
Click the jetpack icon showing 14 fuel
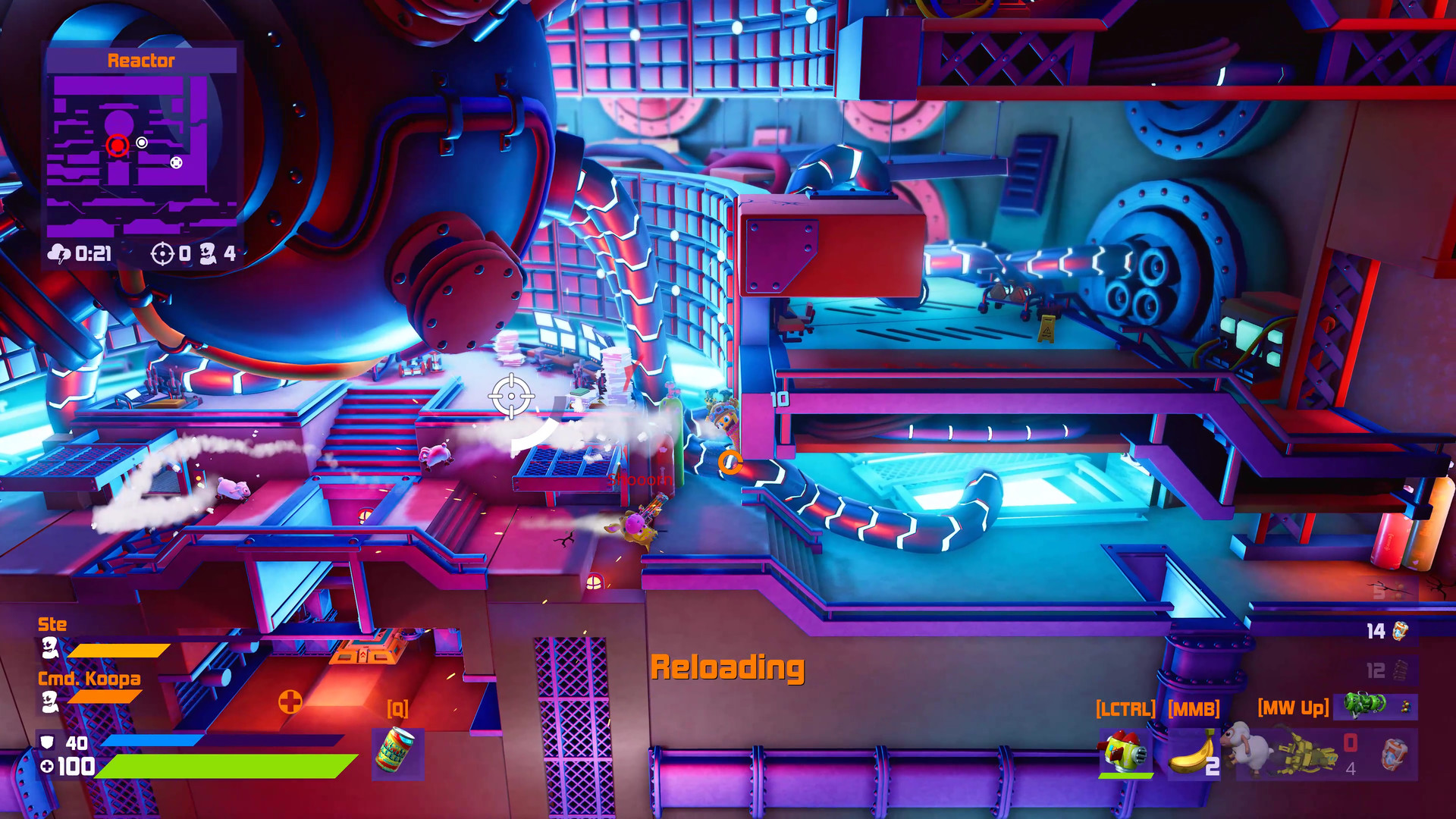1402,632
